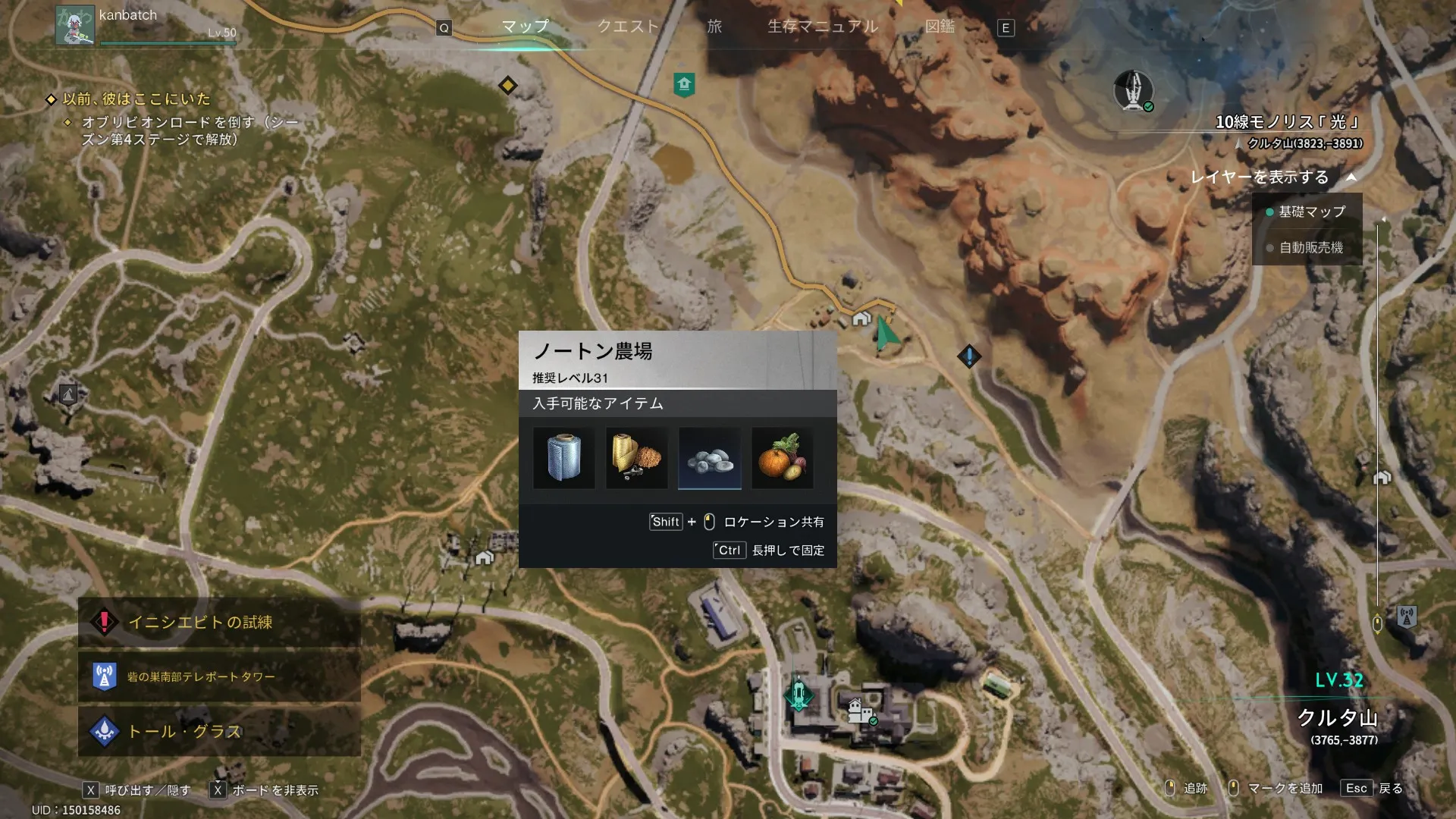Open the クエスト tab
The height and width of the screenshot is (819, 1456).
tap(628, 27)
